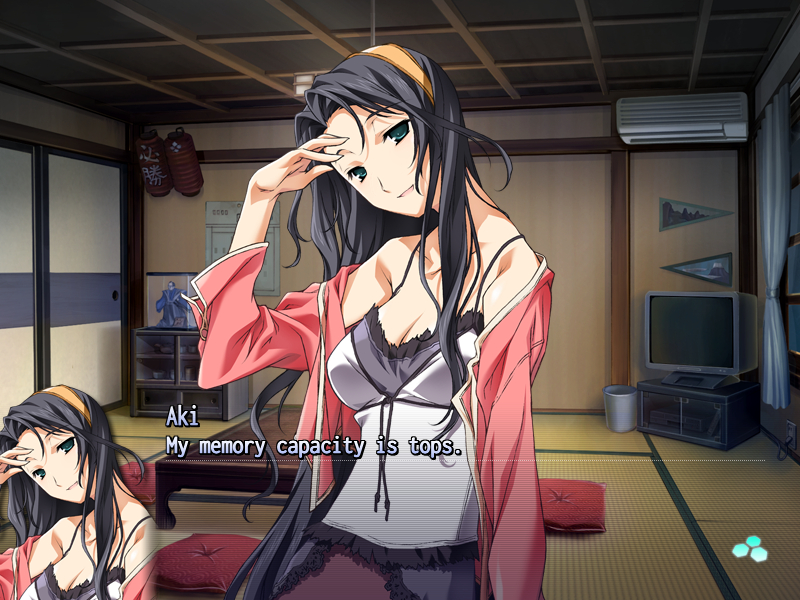
Task: Advance Aki's dialogue text line
Action: click(314, 446)
